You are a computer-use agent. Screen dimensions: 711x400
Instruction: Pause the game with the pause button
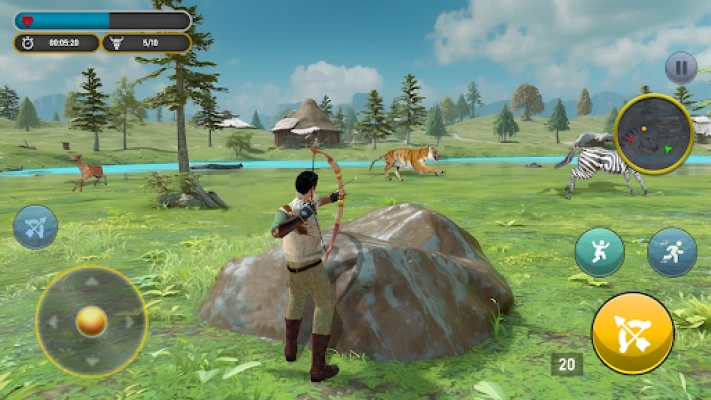pyautogui.click(x=681, y=68)
